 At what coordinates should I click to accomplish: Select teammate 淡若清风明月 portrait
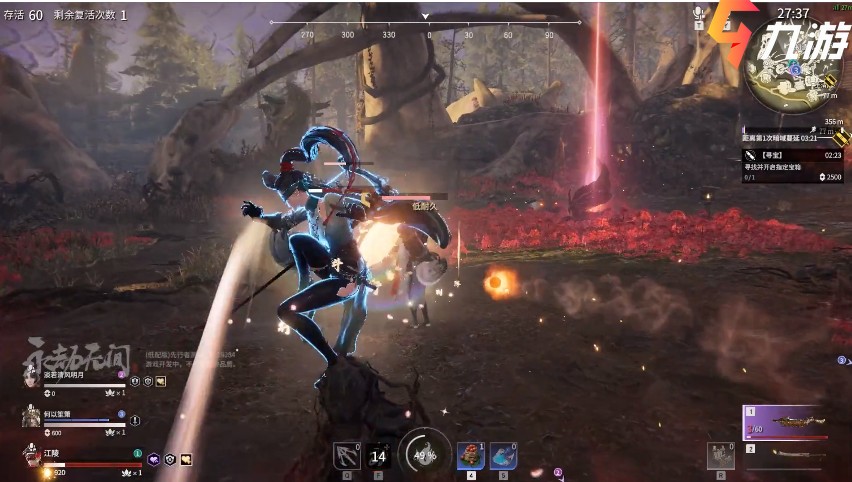point(30,379)
